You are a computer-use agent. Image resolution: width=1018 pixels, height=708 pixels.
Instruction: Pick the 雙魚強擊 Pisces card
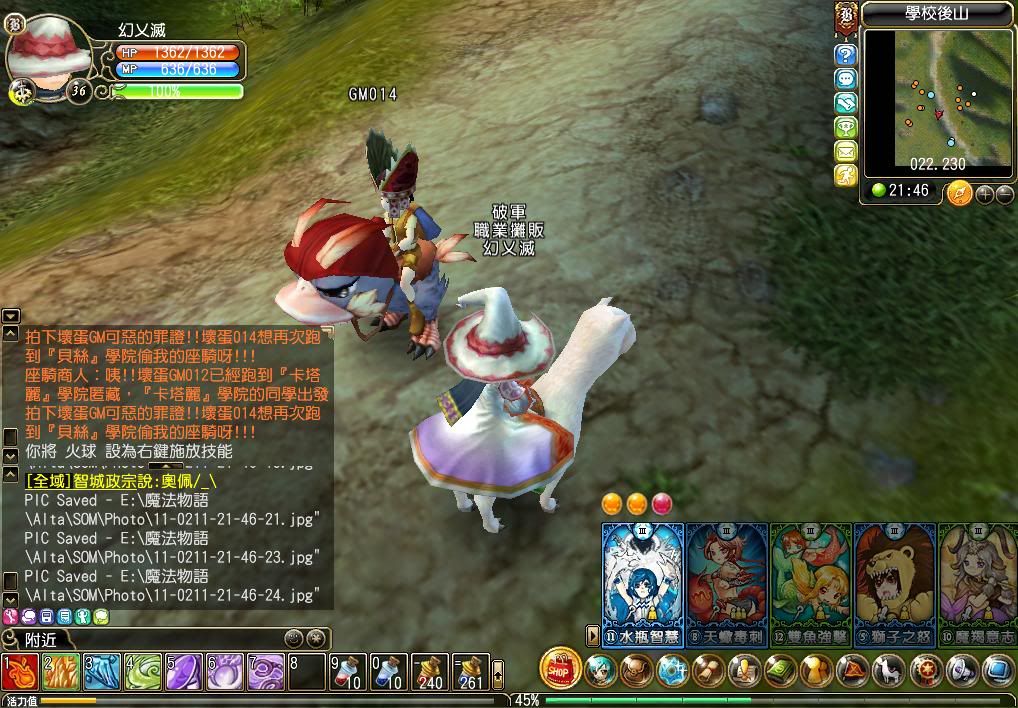811,580
